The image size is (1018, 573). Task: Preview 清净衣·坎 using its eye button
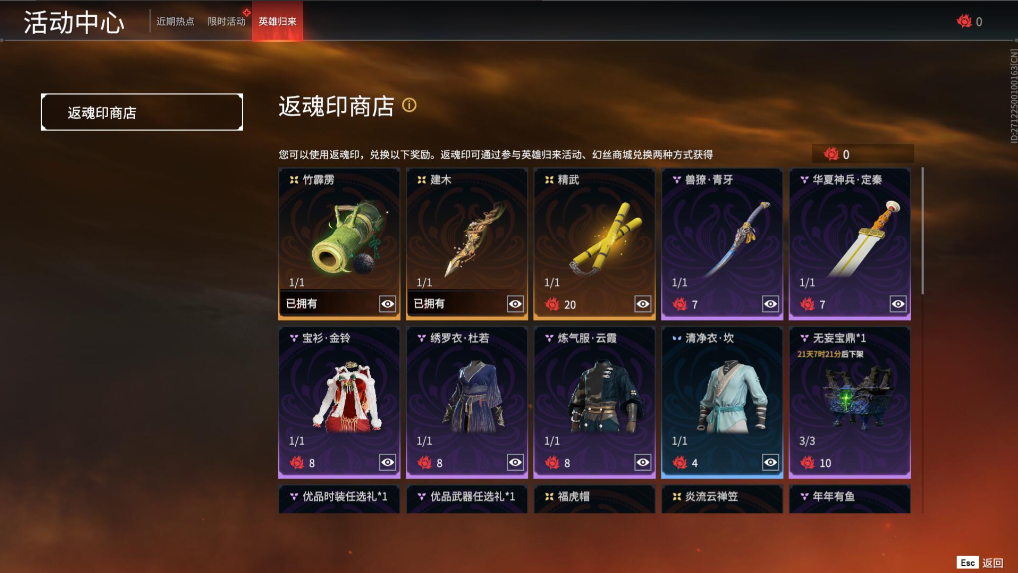pyautogui.click(x=771, y=462)
